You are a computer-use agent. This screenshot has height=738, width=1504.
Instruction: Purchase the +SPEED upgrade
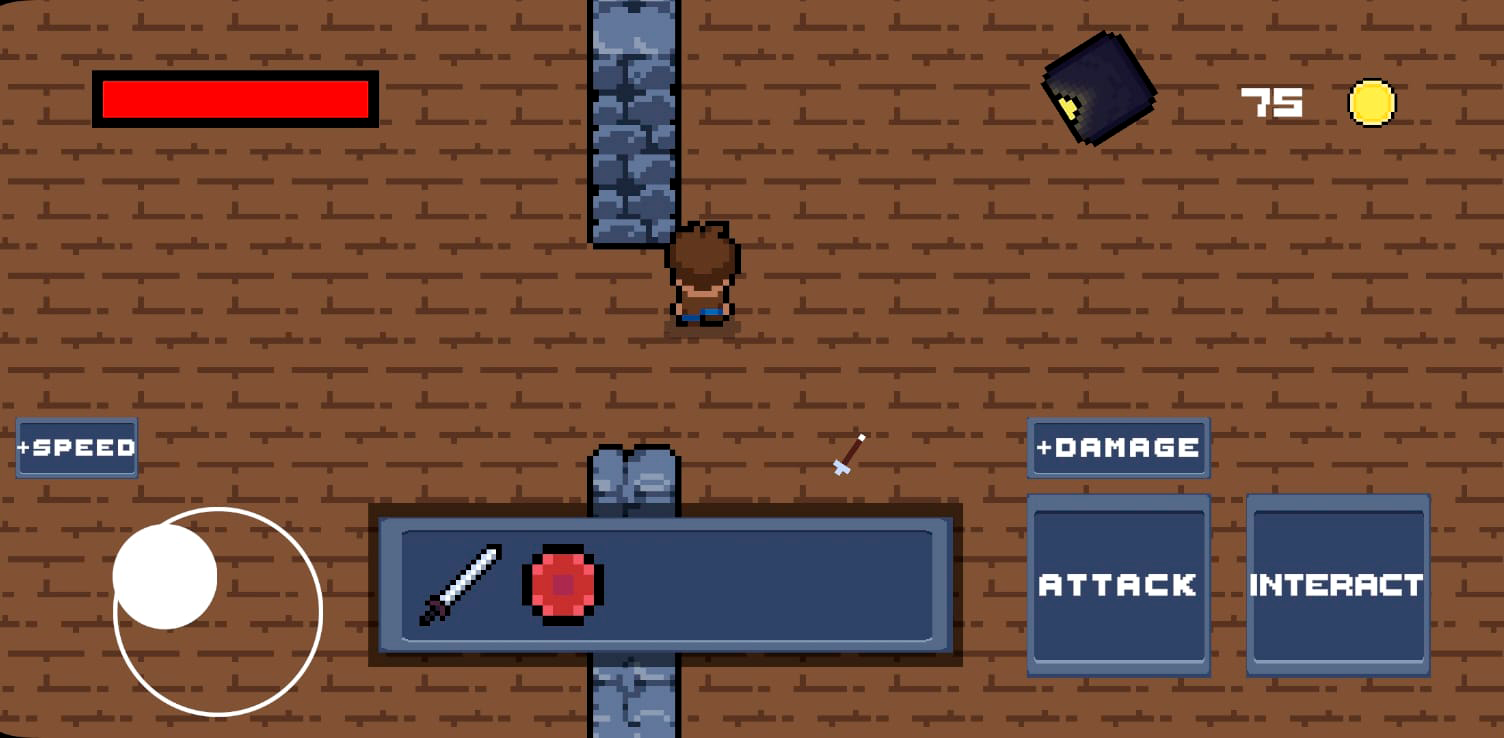coord(77,447)
